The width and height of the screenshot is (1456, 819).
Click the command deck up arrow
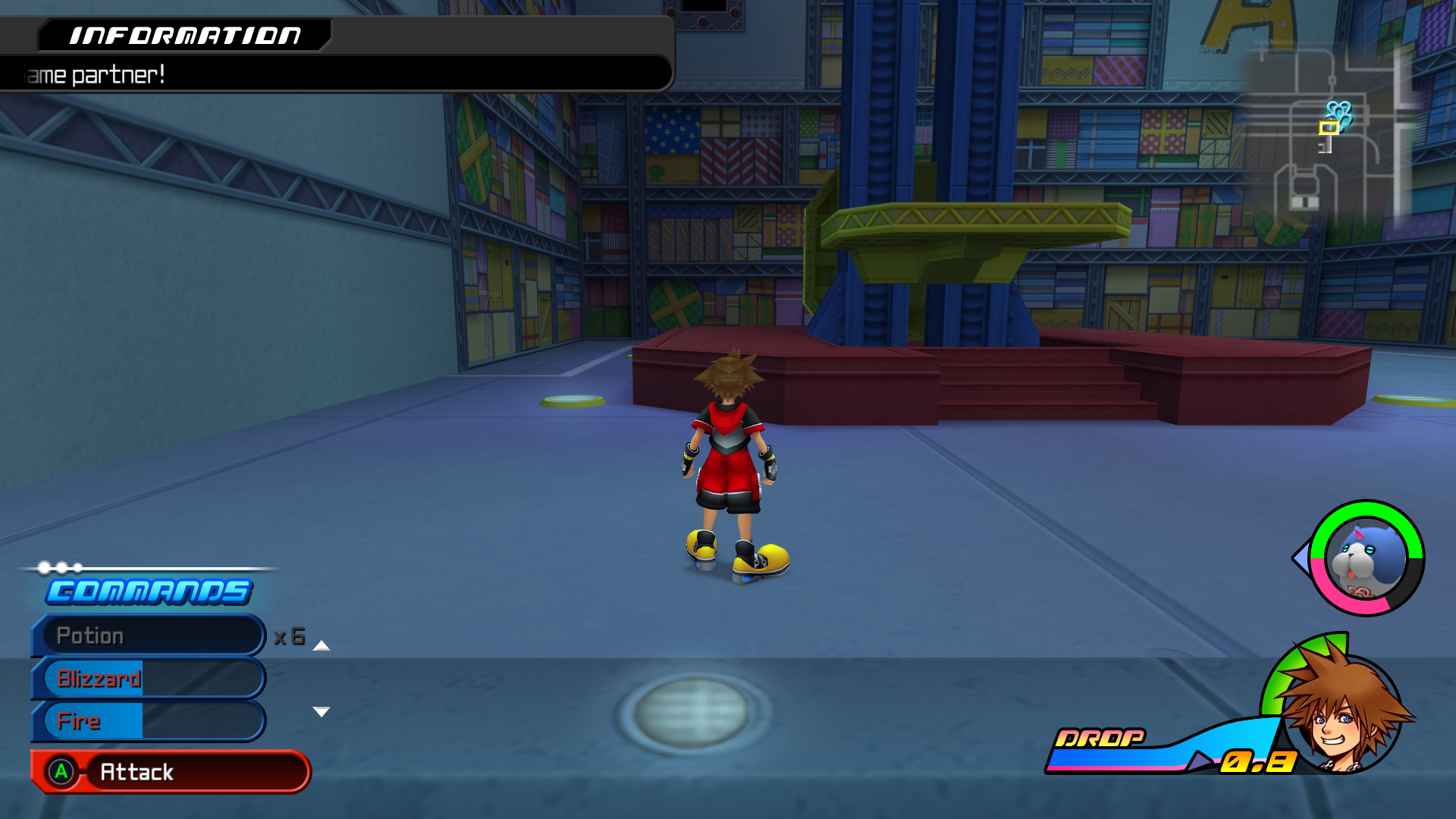[322, 646]
